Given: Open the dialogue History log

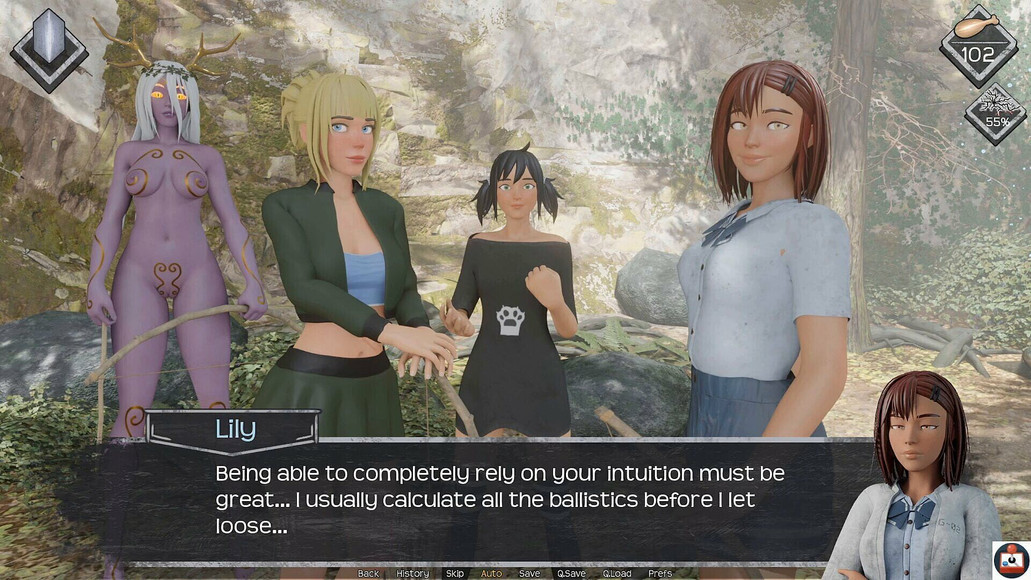Looking at the screenshot, I should [x=412, y=574].
